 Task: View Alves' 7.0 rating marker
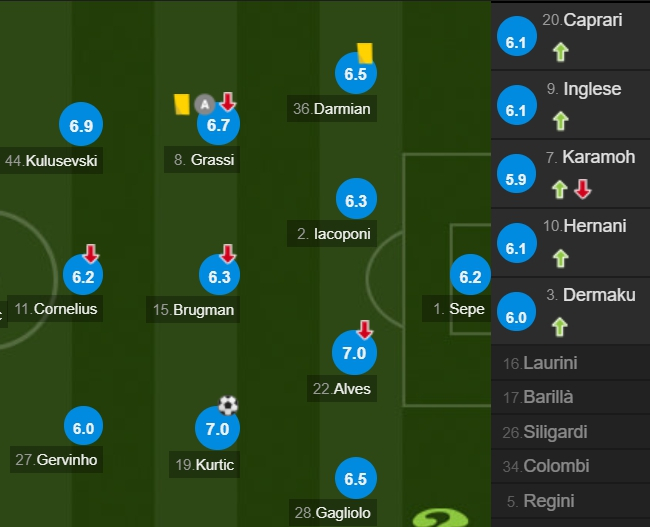354,353
